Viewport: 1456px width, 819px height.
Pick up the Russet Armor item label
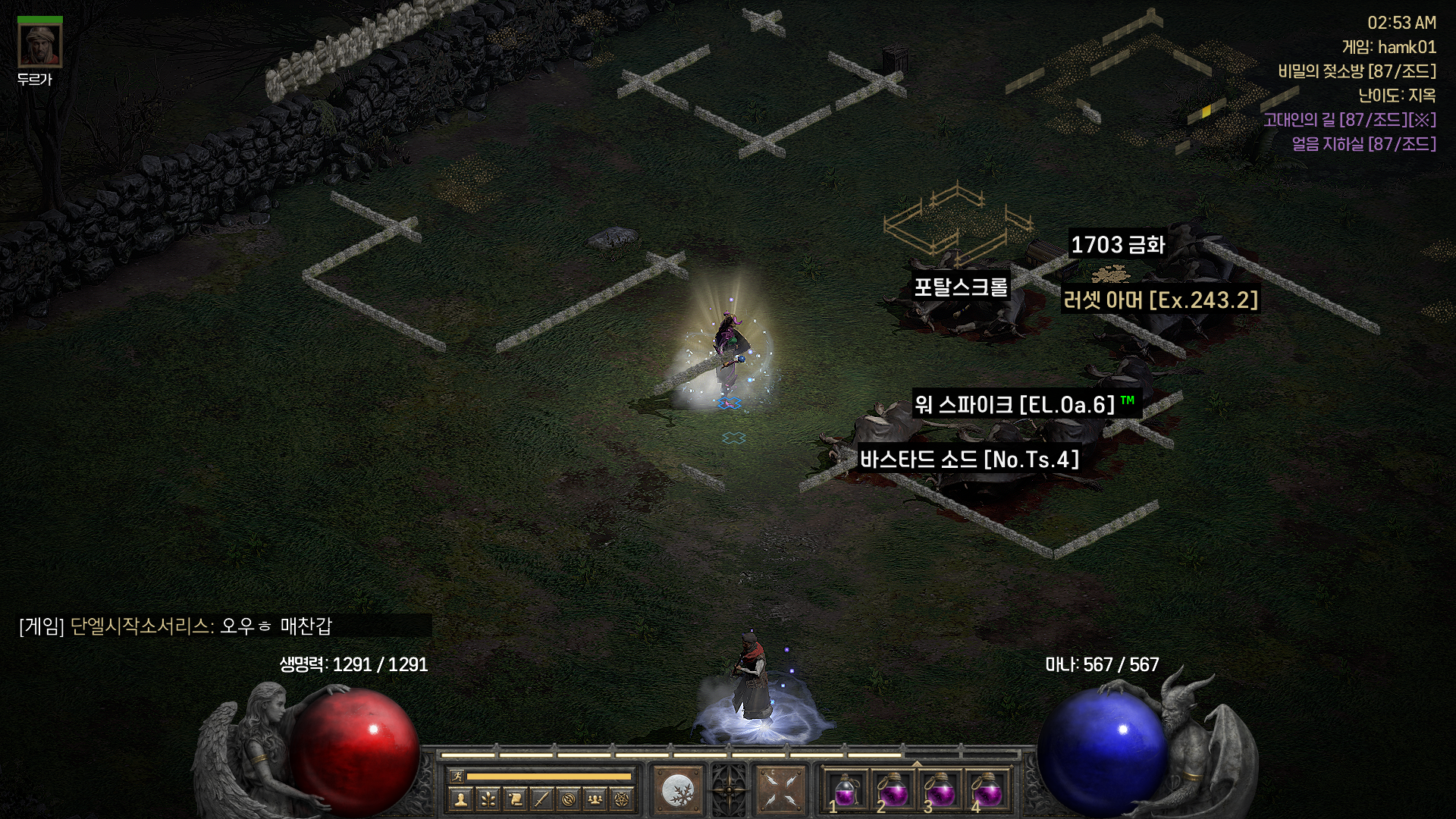pos(1160,300)
